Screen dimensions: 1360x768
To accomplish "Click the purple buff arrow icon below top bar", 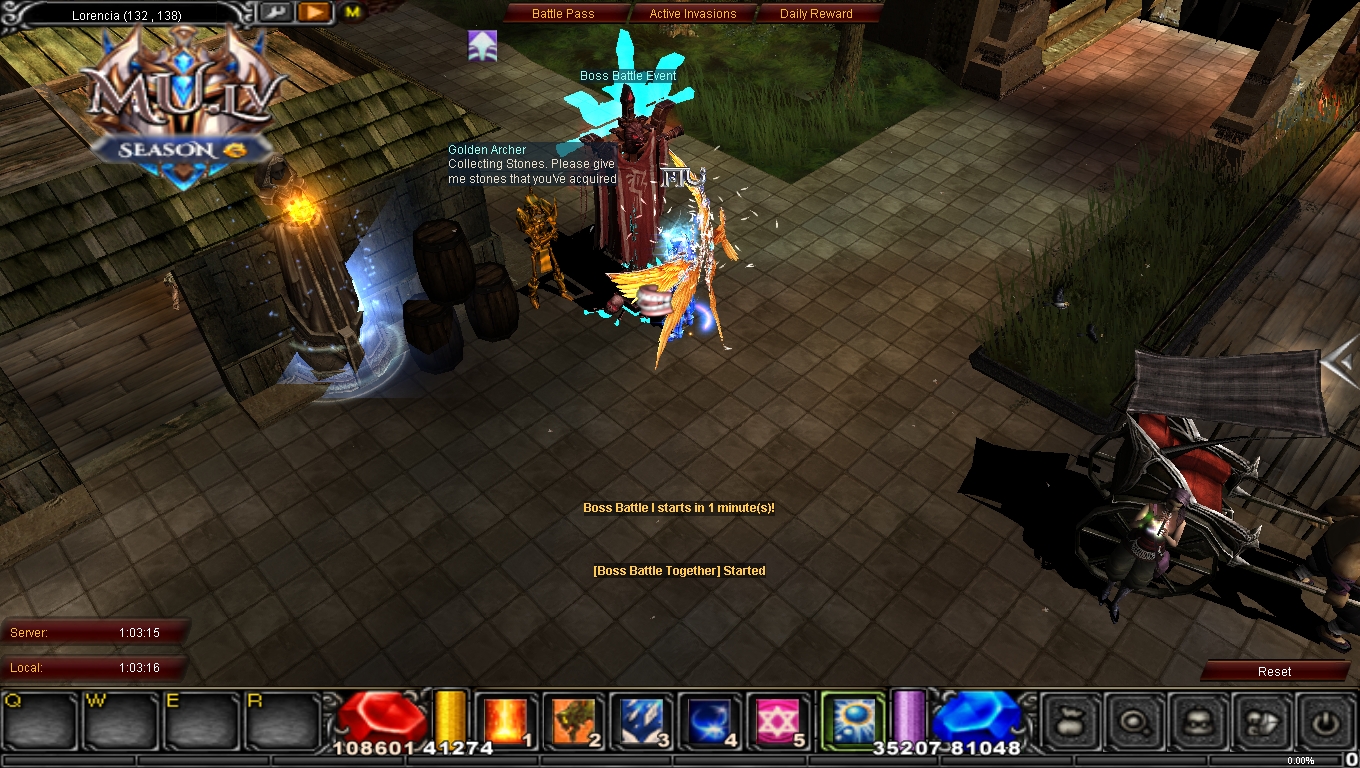I will (x=483, y=44).
